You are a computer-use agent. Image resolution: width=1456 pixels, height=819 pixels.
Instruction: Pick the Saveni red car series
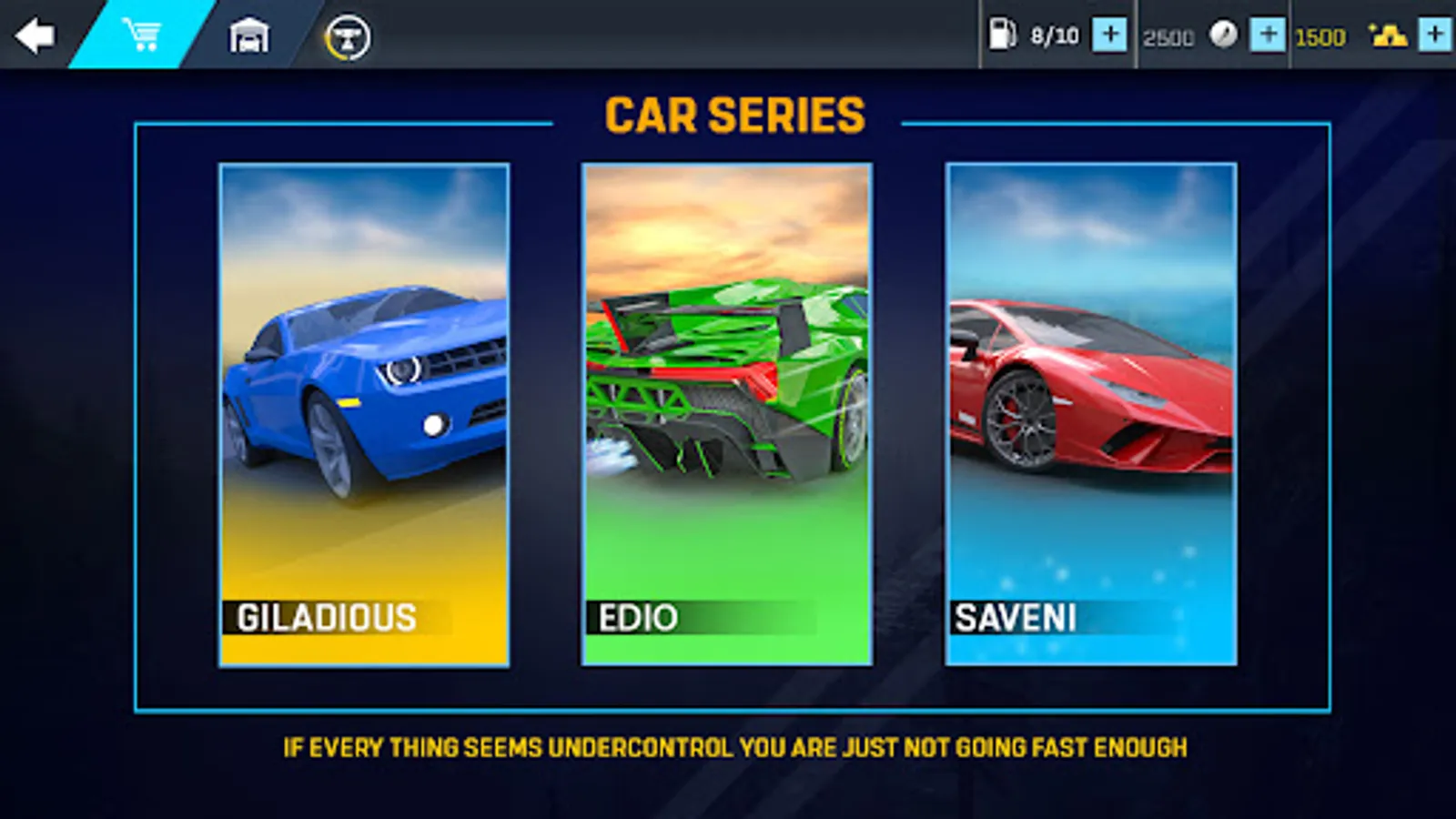pyautogui.click(x=1090, y=414)
